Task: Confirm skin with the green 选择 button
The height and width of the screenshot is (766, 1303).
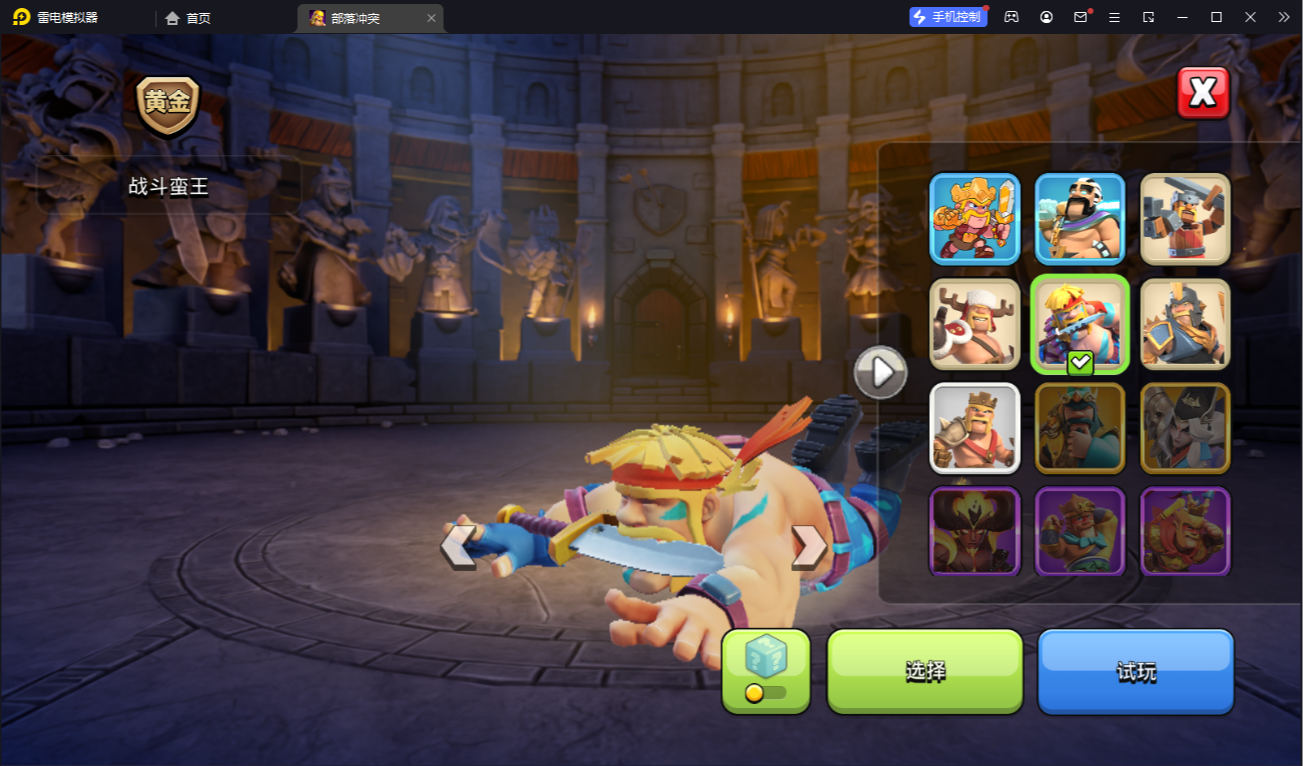Action: (925, 671)
